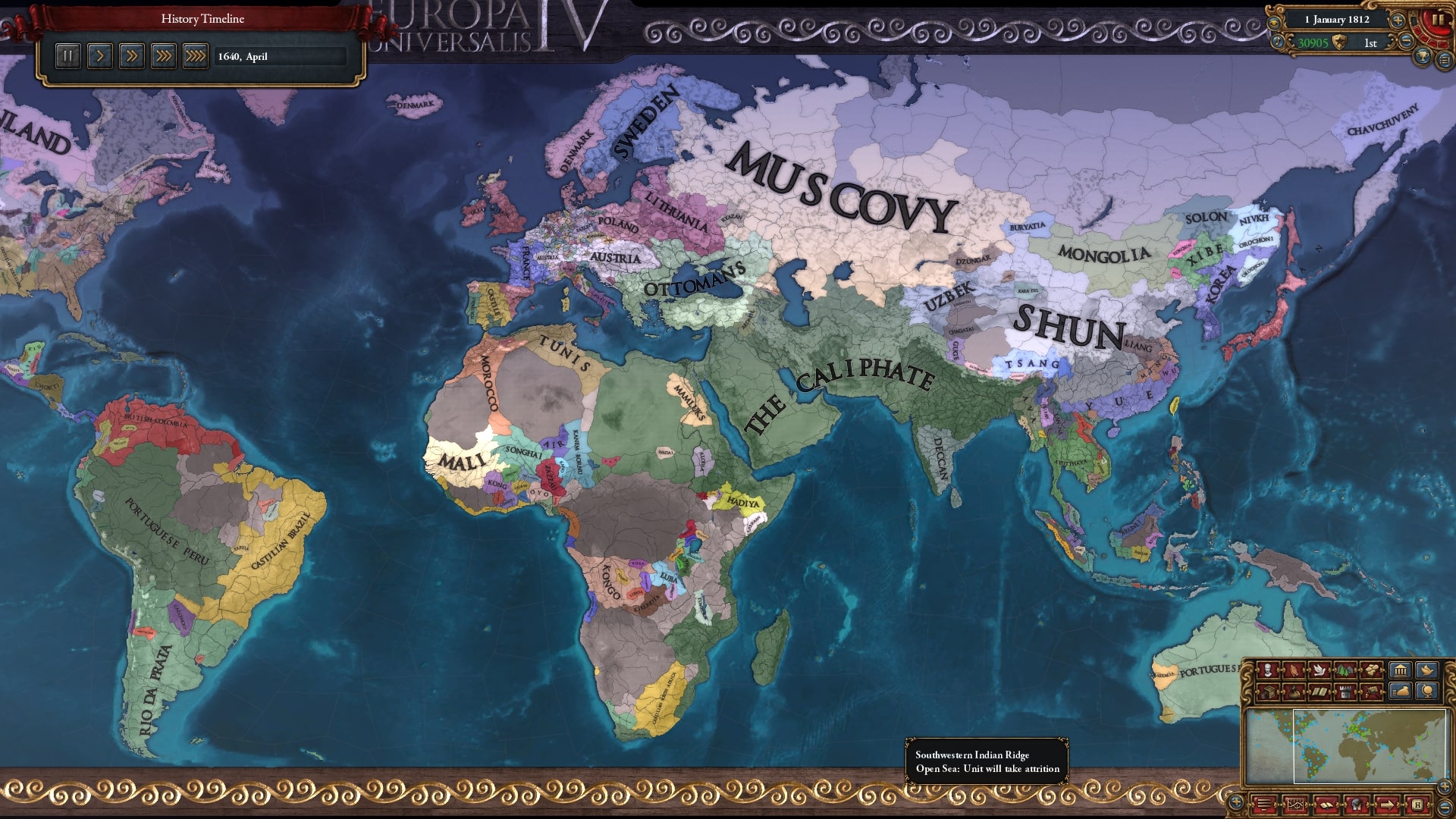Open the trophy achievements icon near the date
This screenshot has width=1456, height=819.
pos(1423,57)
